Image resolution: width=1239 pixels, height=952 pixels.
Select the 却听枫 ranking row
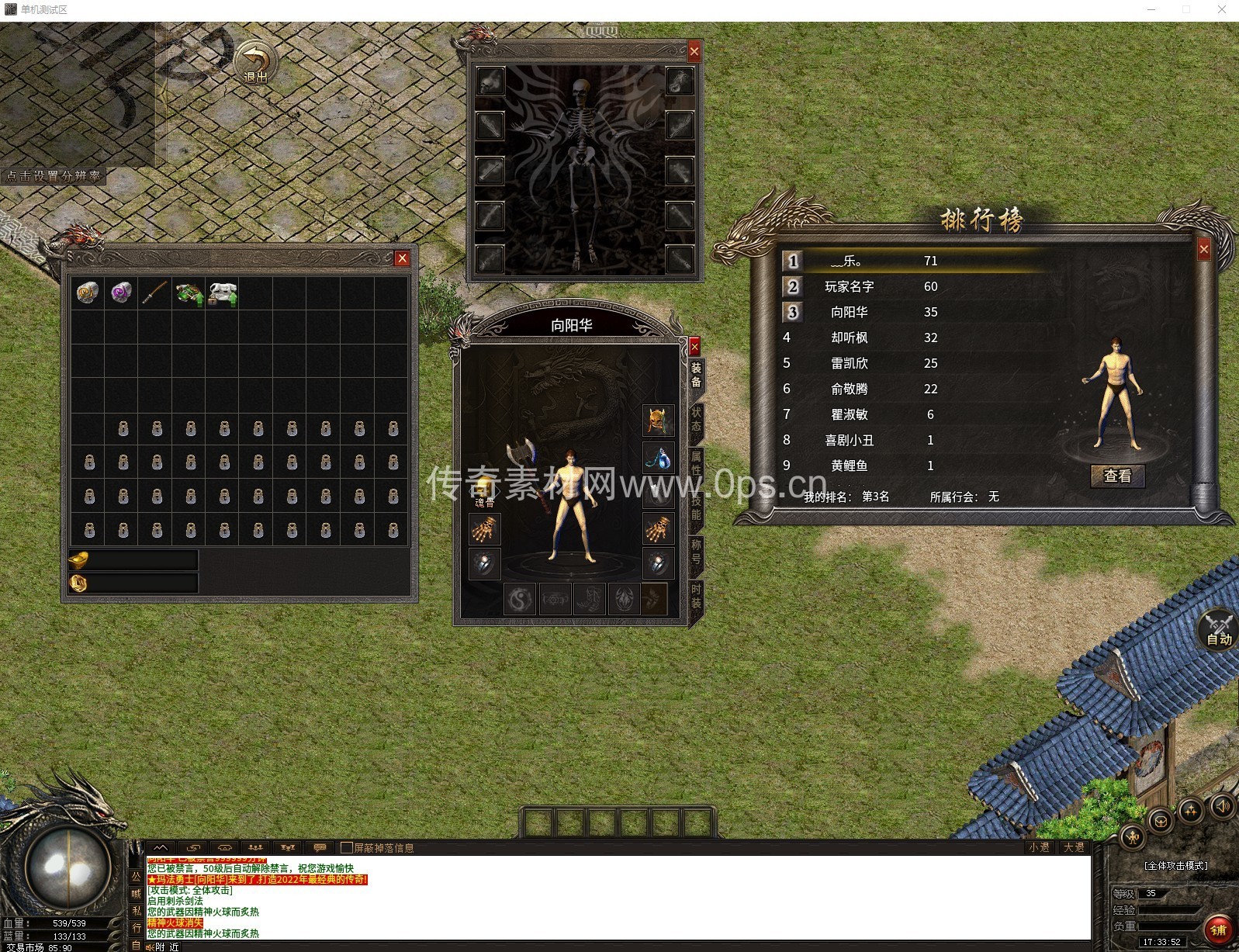point(849,338)
